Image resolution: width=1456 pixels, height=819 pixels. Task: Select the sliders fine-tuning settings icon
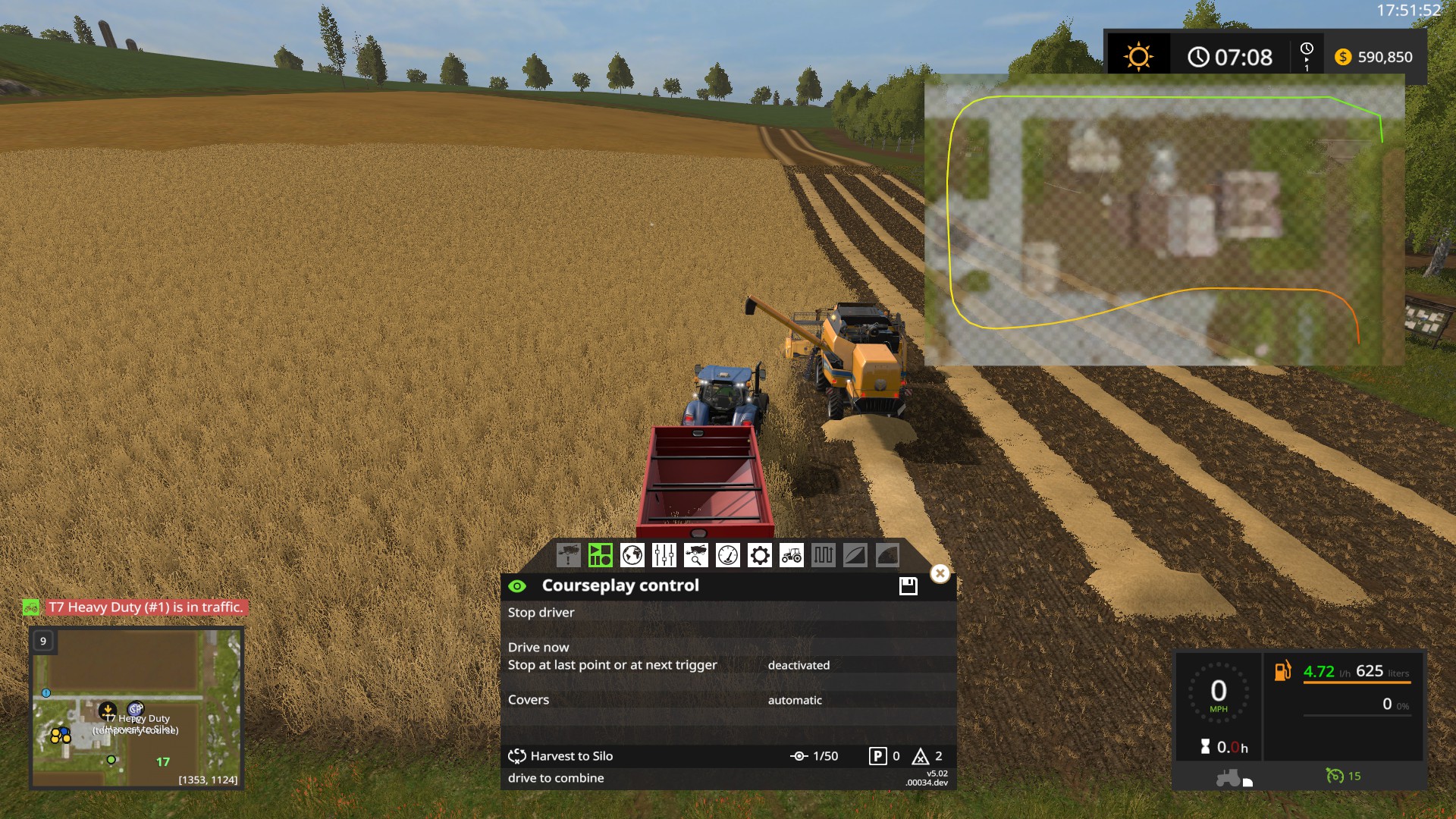click(664, 556)
